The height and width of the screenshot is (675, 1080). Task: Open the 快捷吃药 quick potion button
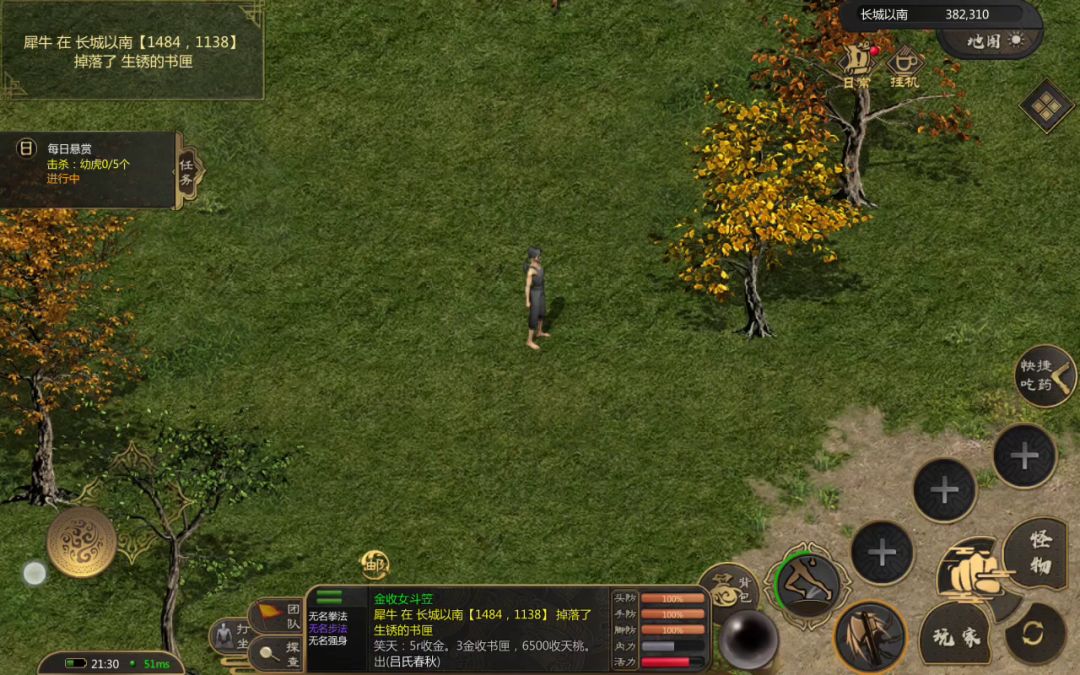pyautogui.click(x=1044, y=375)
